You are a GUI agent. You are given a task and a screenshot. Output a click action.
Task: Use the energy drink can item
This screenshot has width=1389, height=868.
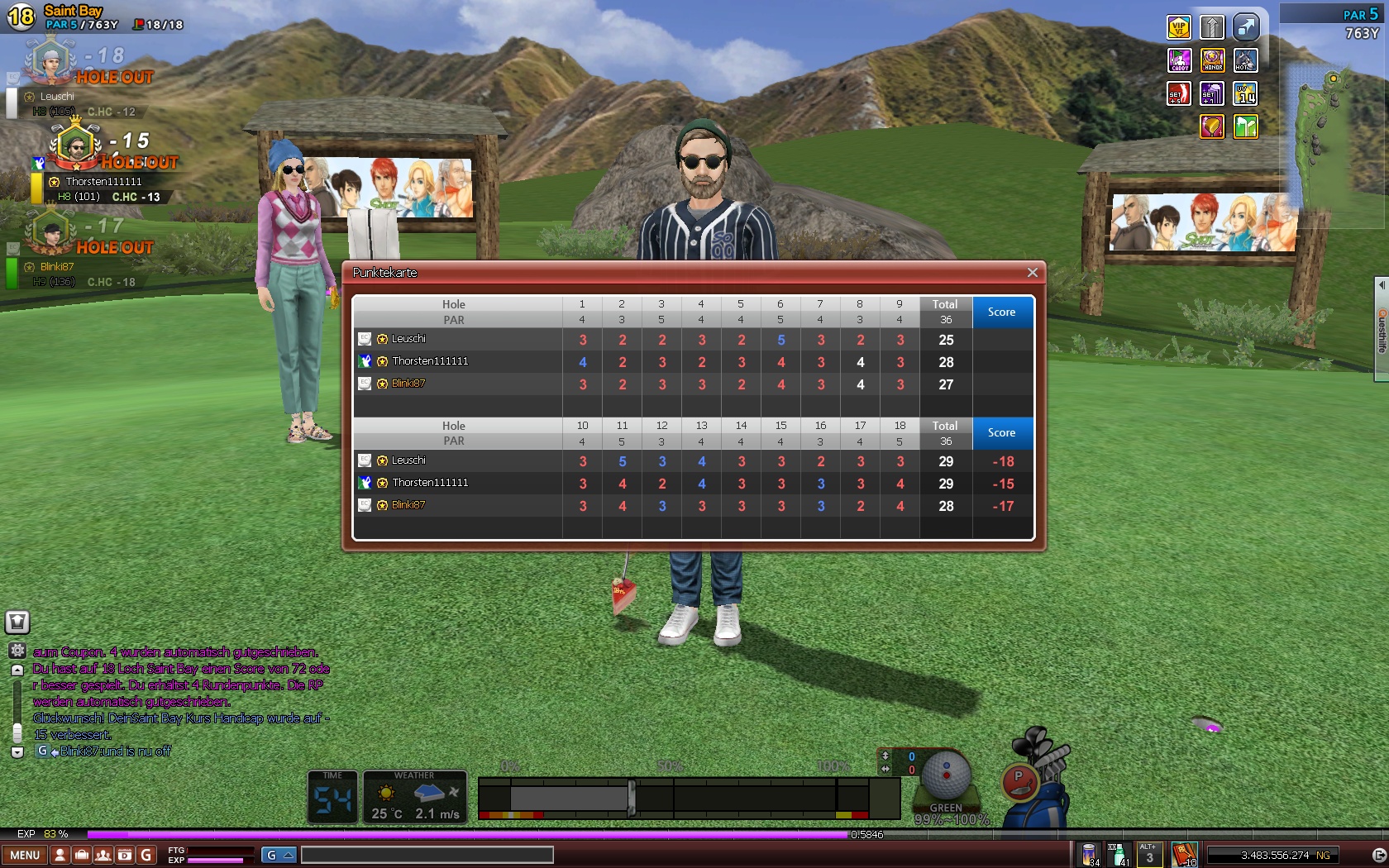point(1090,854)
